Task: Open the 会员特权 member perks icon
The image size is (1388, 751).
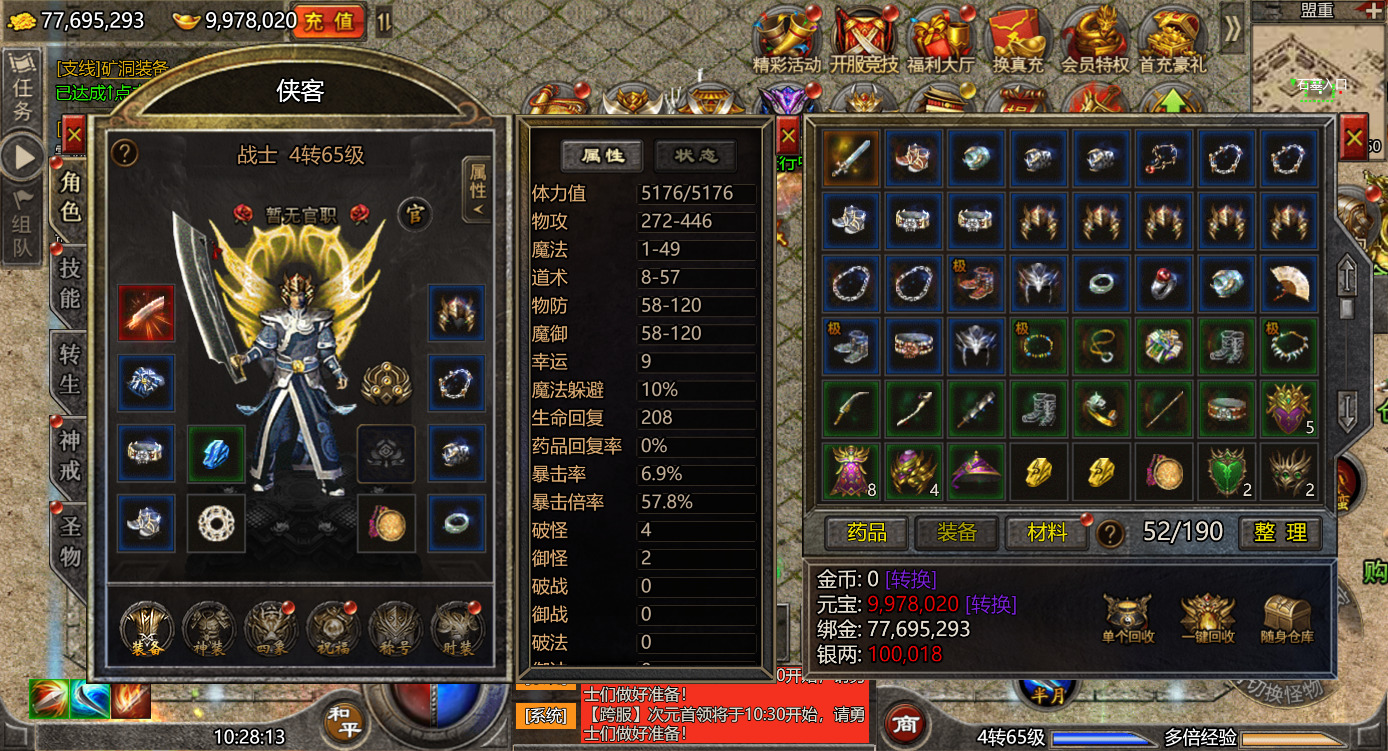Action: 1095,38
